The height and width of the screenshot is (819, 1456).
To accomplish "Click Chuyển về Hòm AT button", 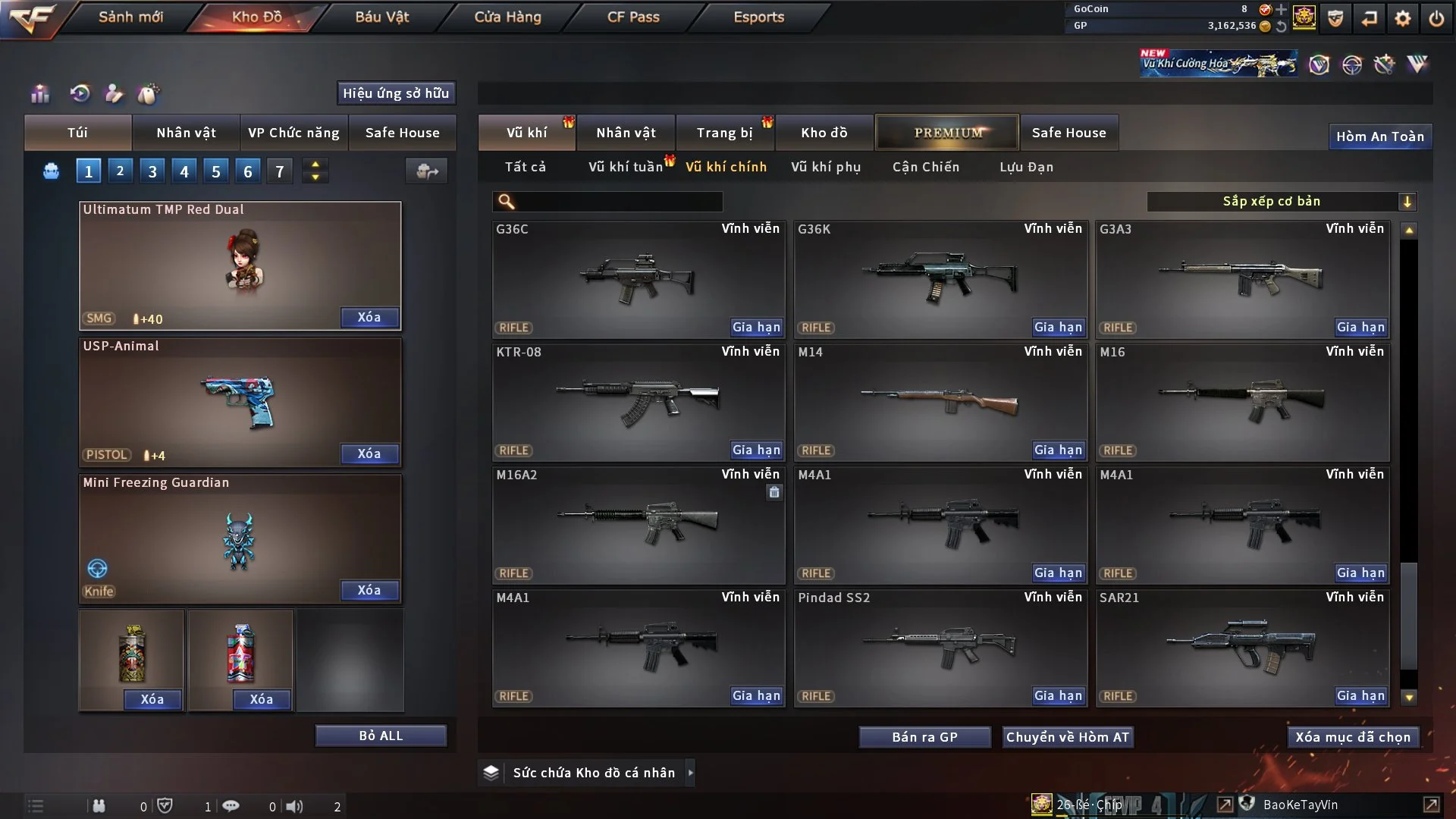I will point(1068,737).
